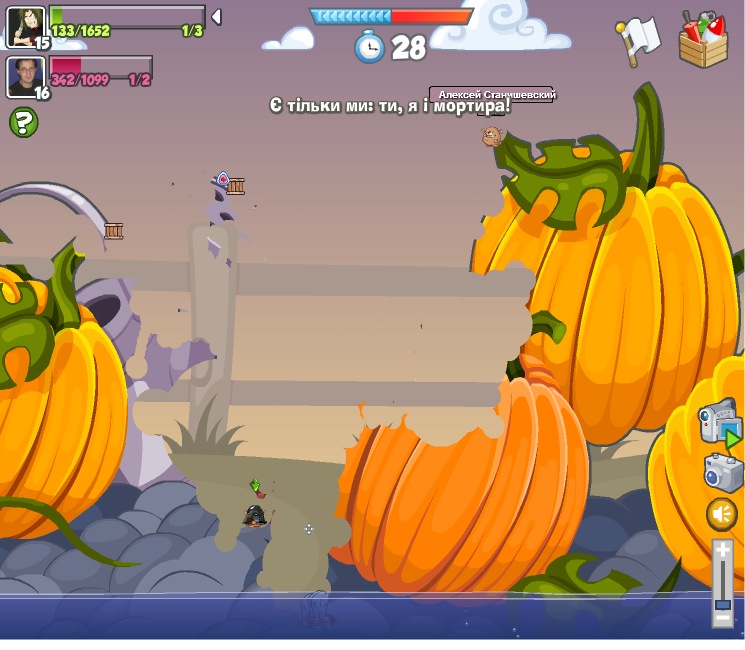Select the level 15 player avatar
The height and width of the screenshot is (650, 745).
click(25, 25)
